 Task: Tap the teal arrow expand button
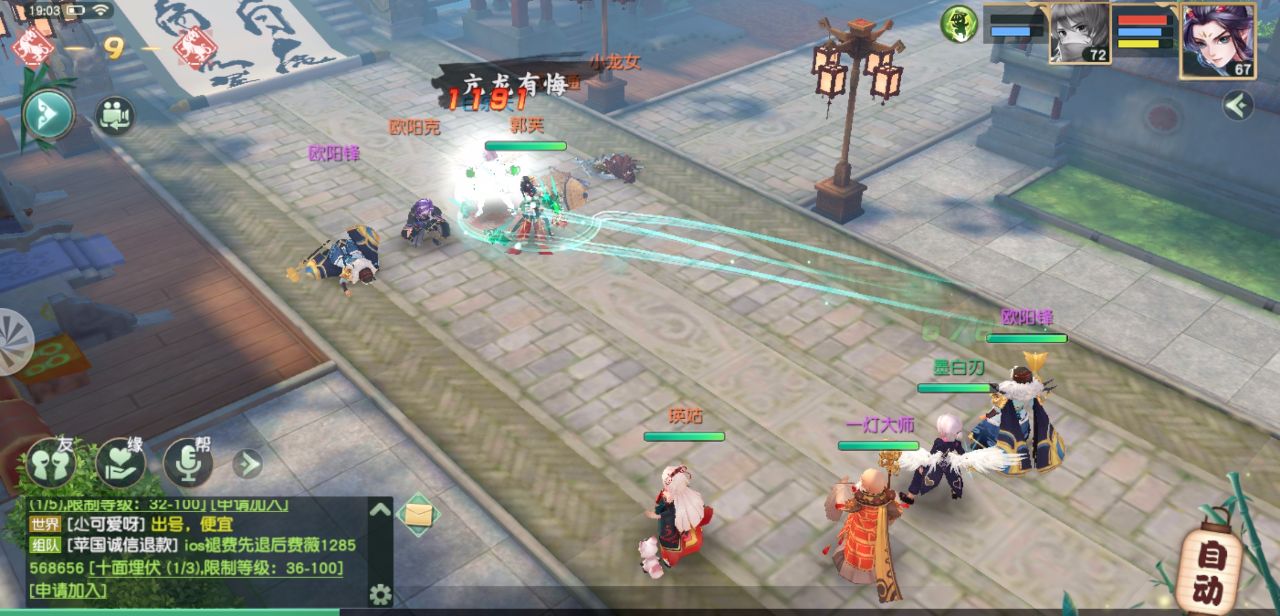click(48, 115)
